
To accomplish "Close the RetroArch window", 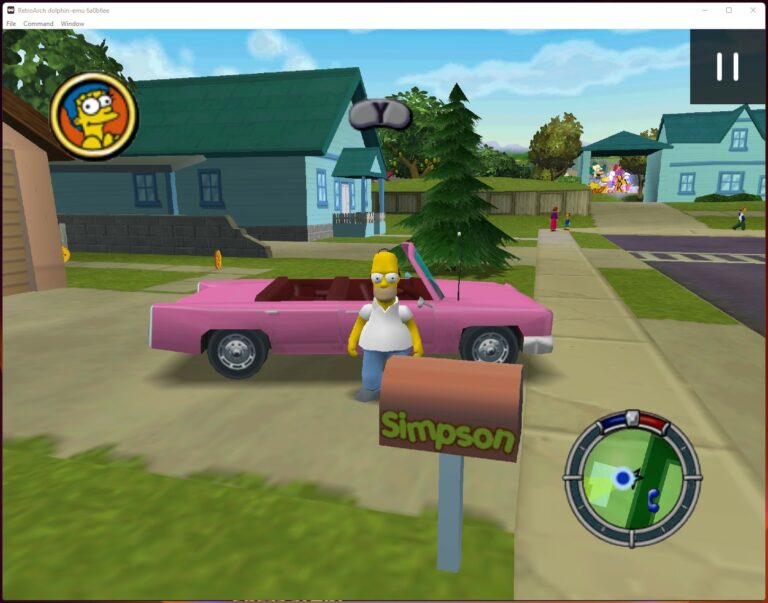I will click(x=753, y=10).
